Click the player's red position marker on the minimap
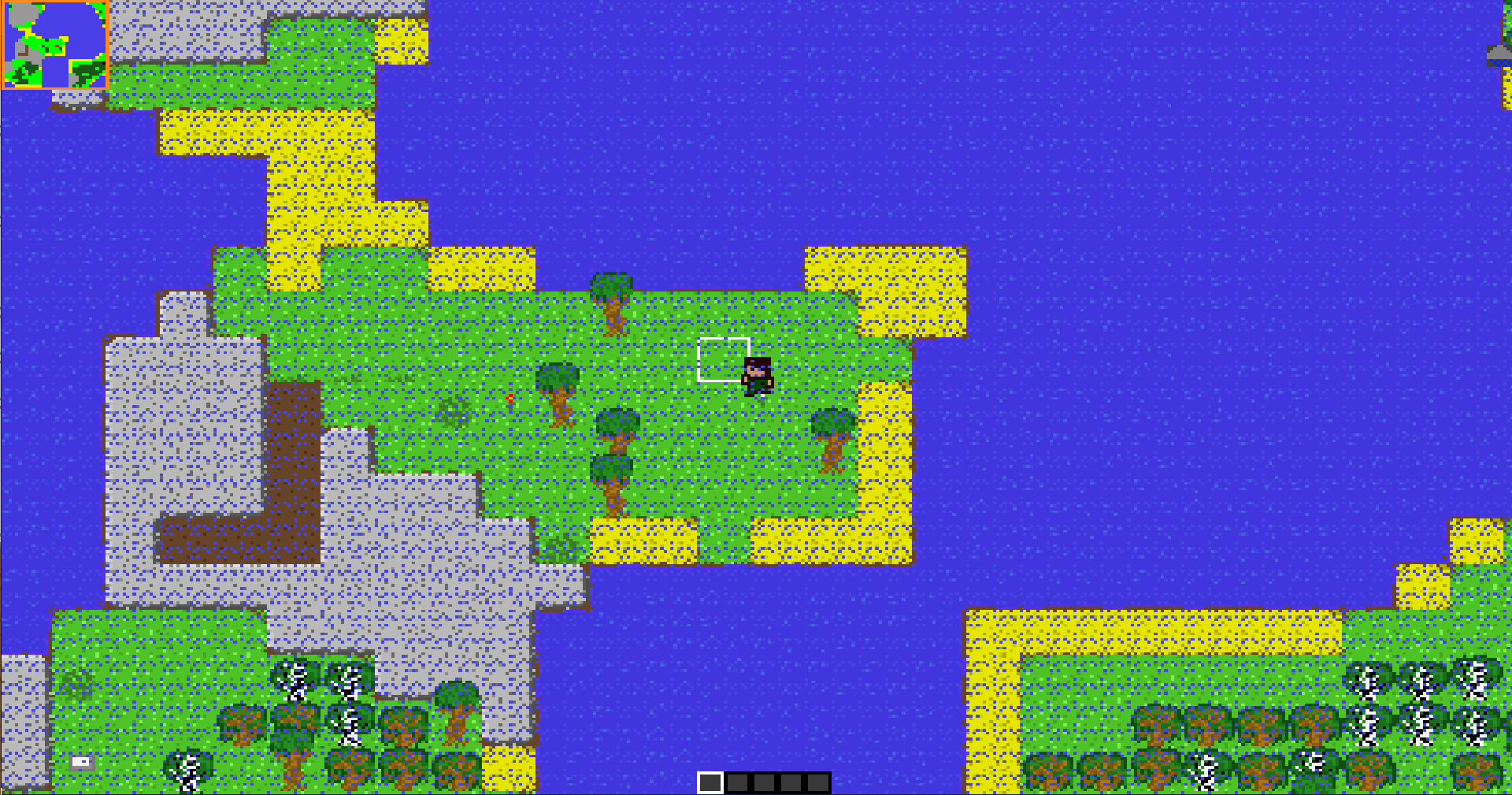1512x795 pixels. pyautogui.click(x=57, y=46)
